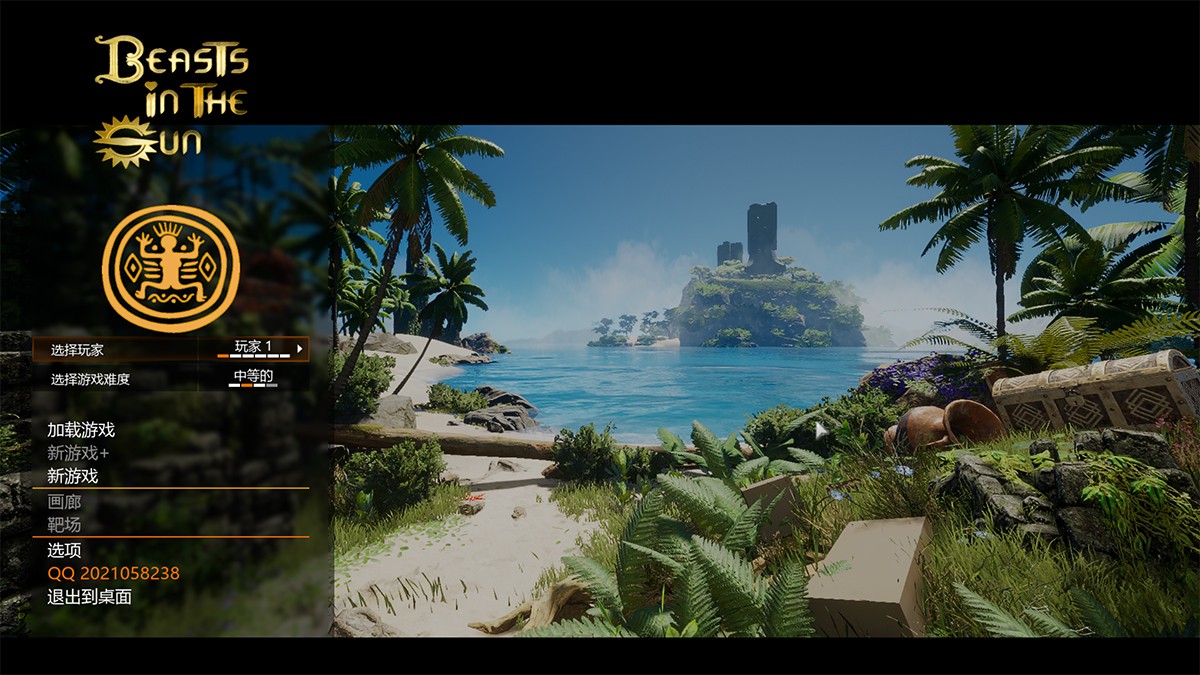This screenshot has width=1200, height=675.
Task: Choose the greyed 新游戏+ (New Game+) entry
Action: pyautogui.click(x=78, y=453)
